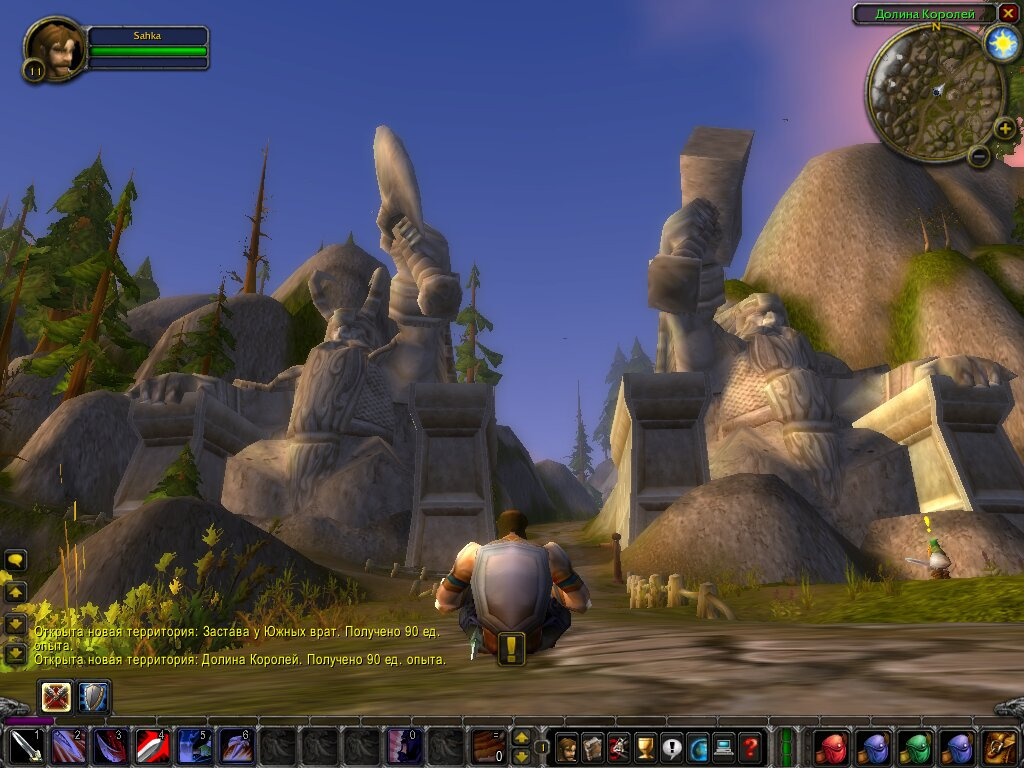Open the chat speech bubble menu
Screen dimensions: 1024x768
[x=16, y=560]
